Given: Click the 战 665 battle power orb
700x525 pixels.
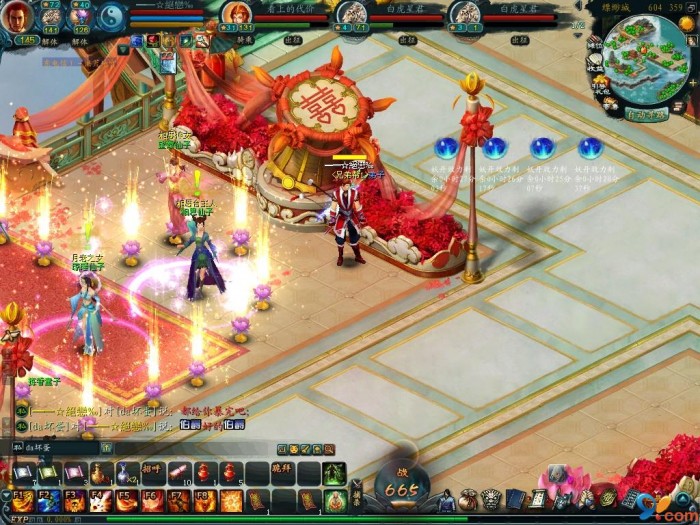Looking at the screenshot, I should (x=402, y=485).
